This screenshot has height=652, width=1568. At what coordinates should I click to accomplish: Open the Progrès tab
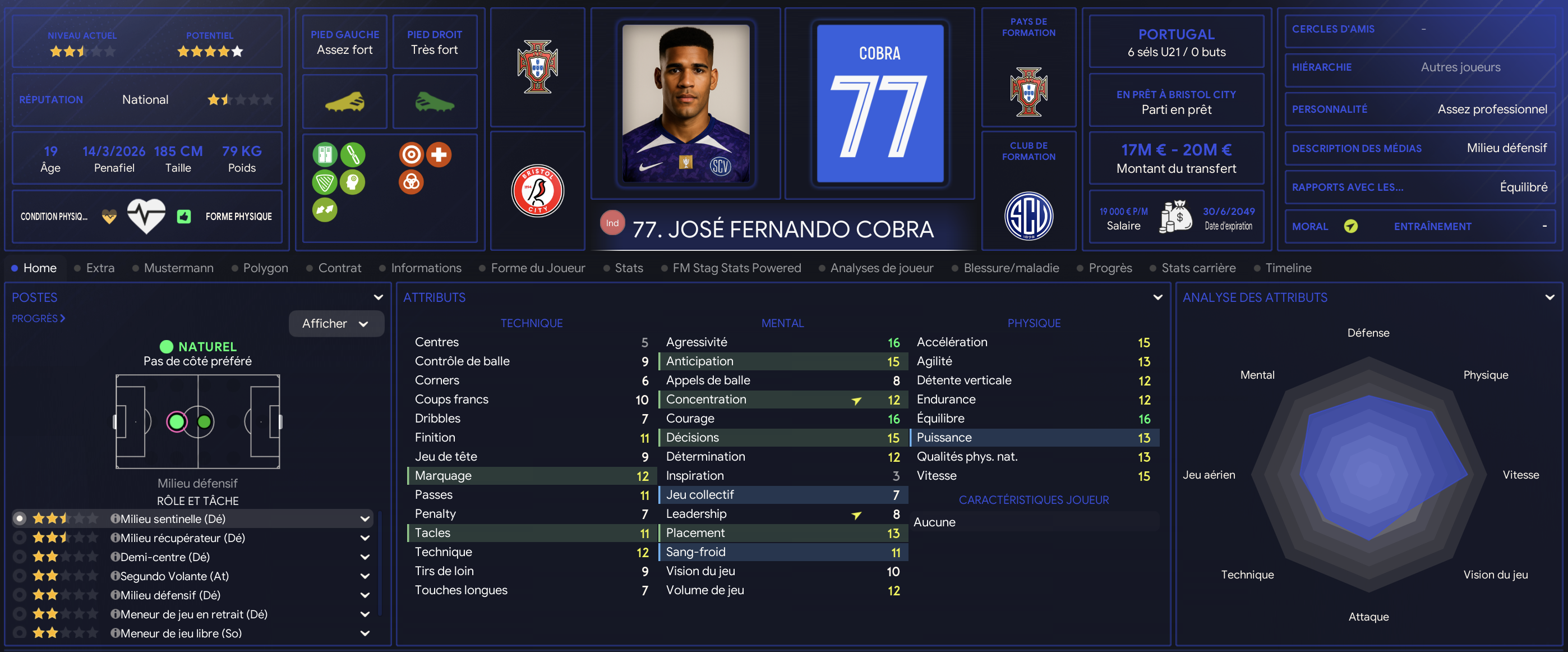click(1110, 268)
